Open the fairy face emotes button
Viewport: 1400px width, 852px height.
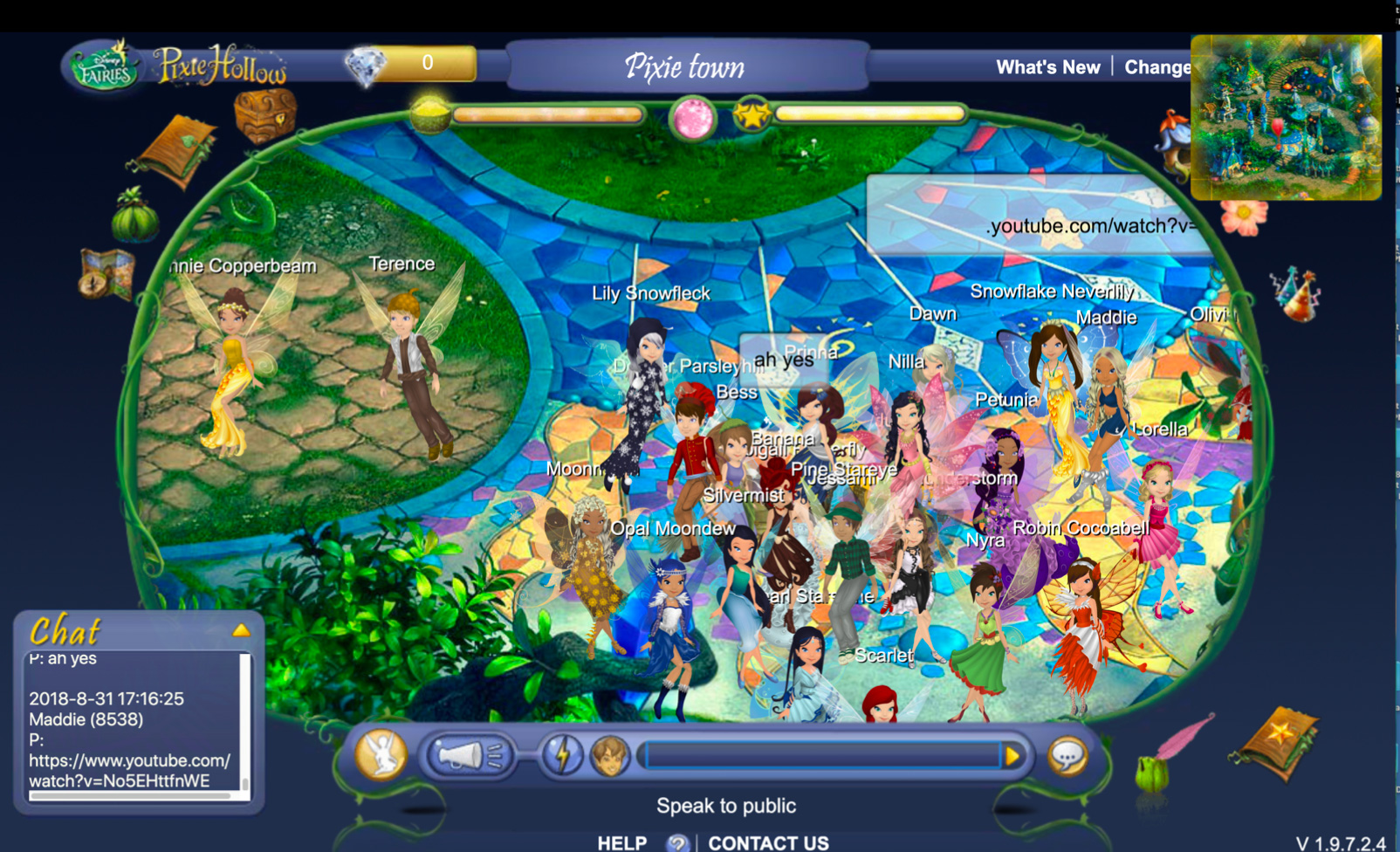(x=609, y=755)
